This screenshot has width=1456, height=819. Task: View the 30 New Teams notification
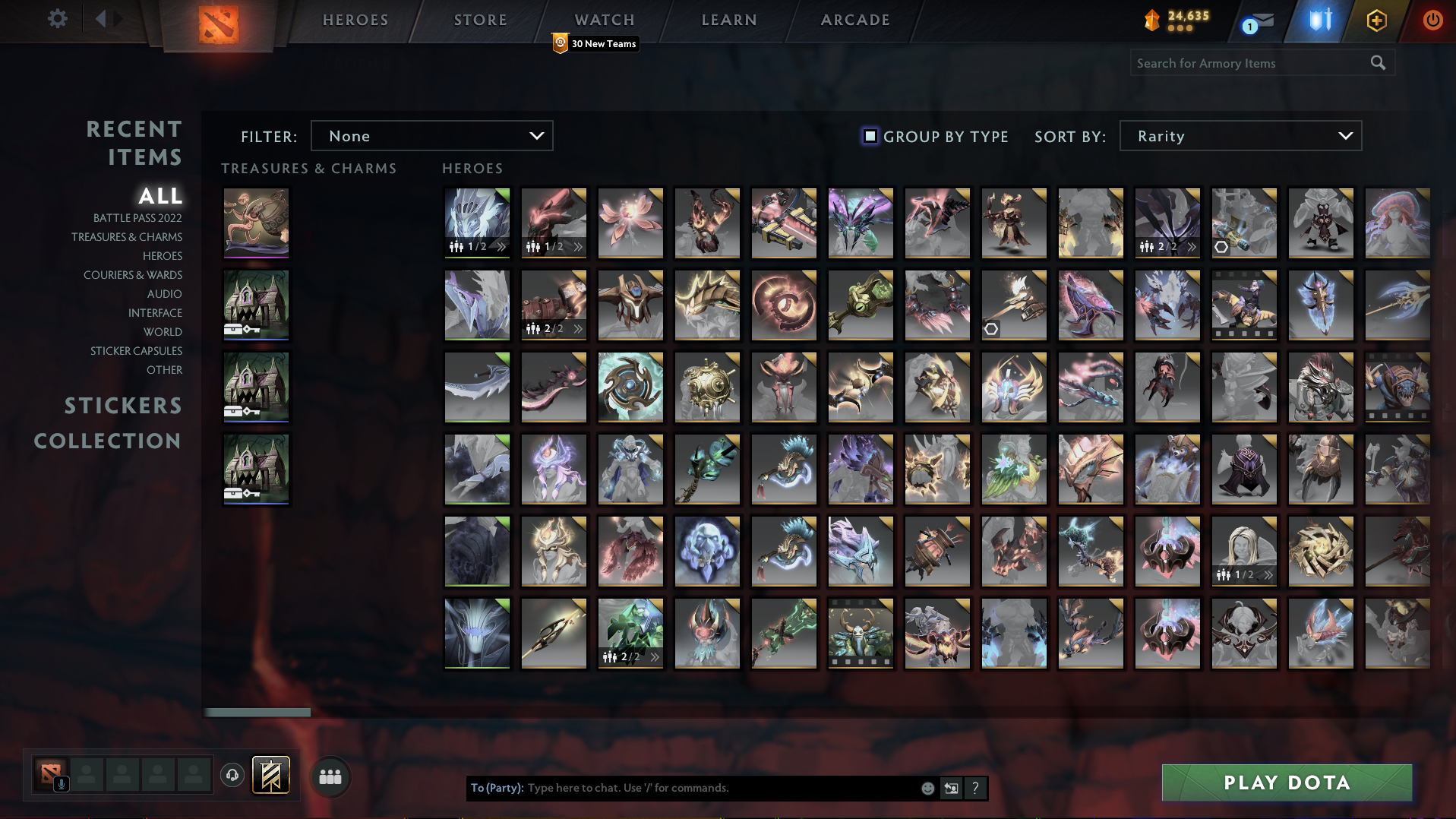pos(595,44)
